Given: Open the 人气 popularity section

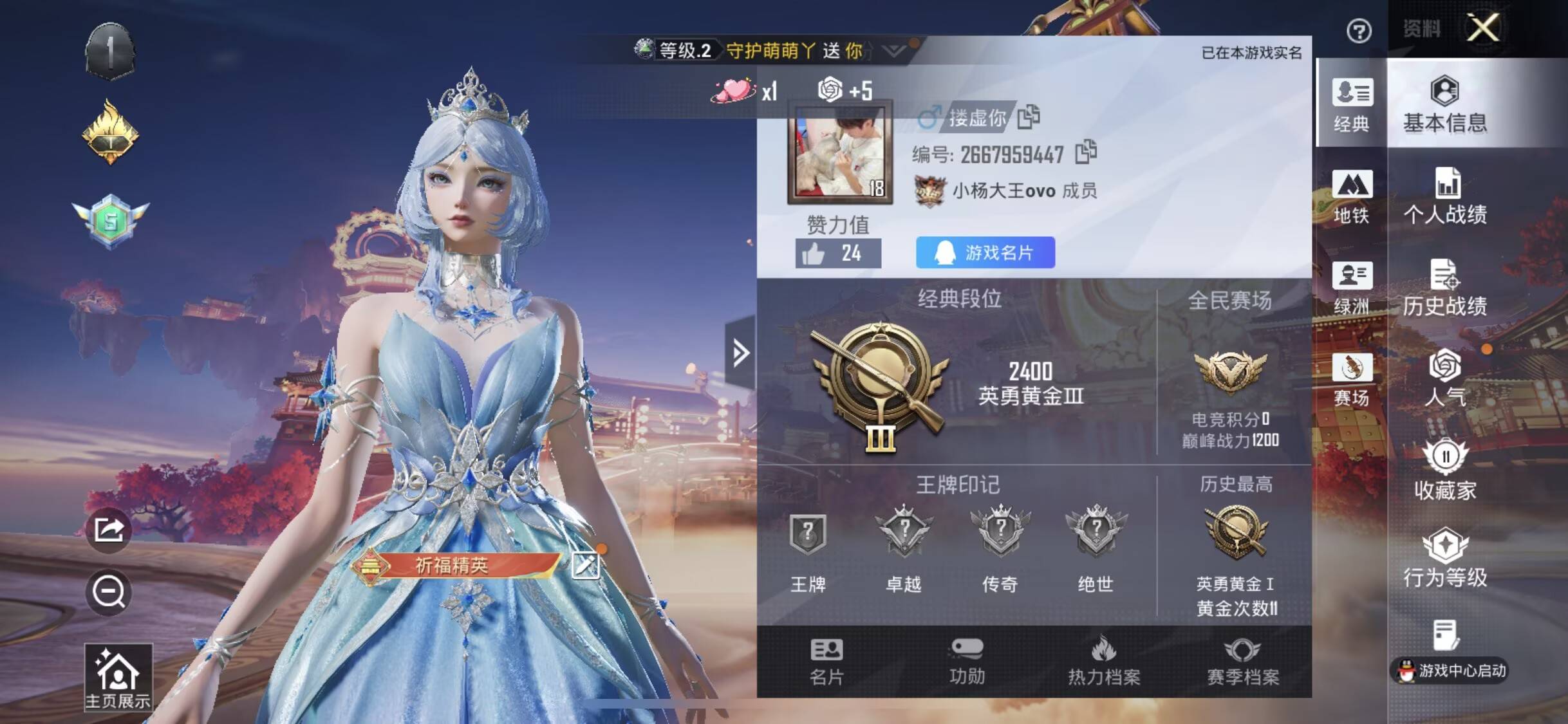Looking at the screenshot, I should tap(1445, 378).
